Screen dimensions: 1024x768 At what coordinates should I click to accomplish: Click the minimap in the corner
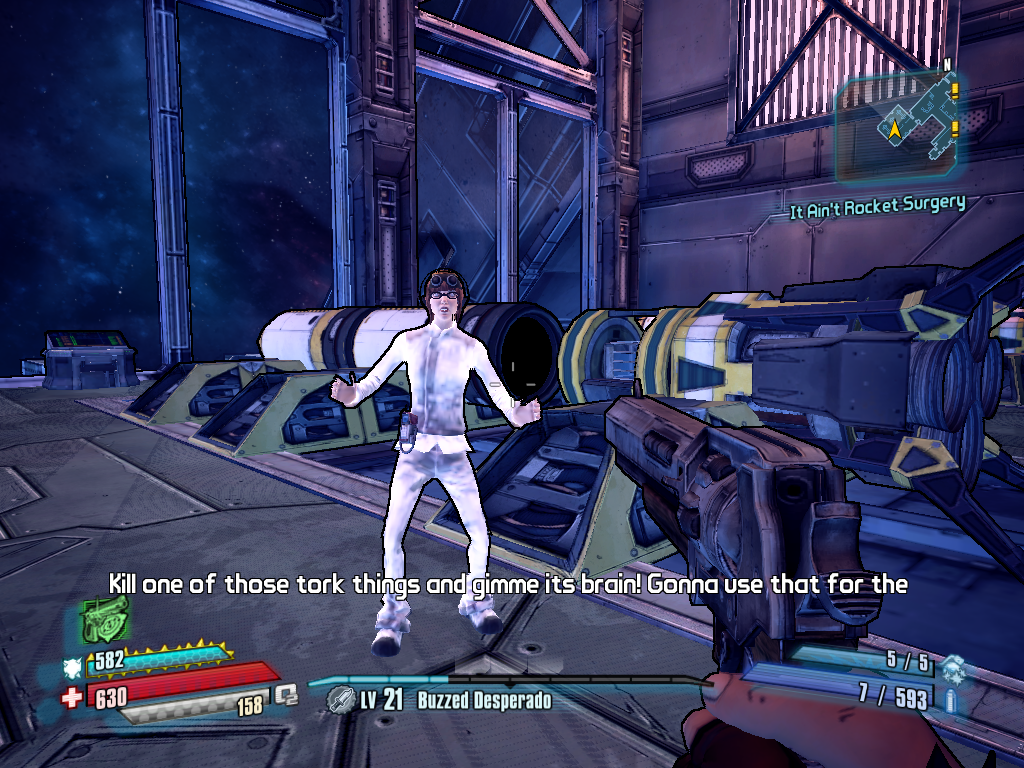pyautogui.click(x=898, y=125)
